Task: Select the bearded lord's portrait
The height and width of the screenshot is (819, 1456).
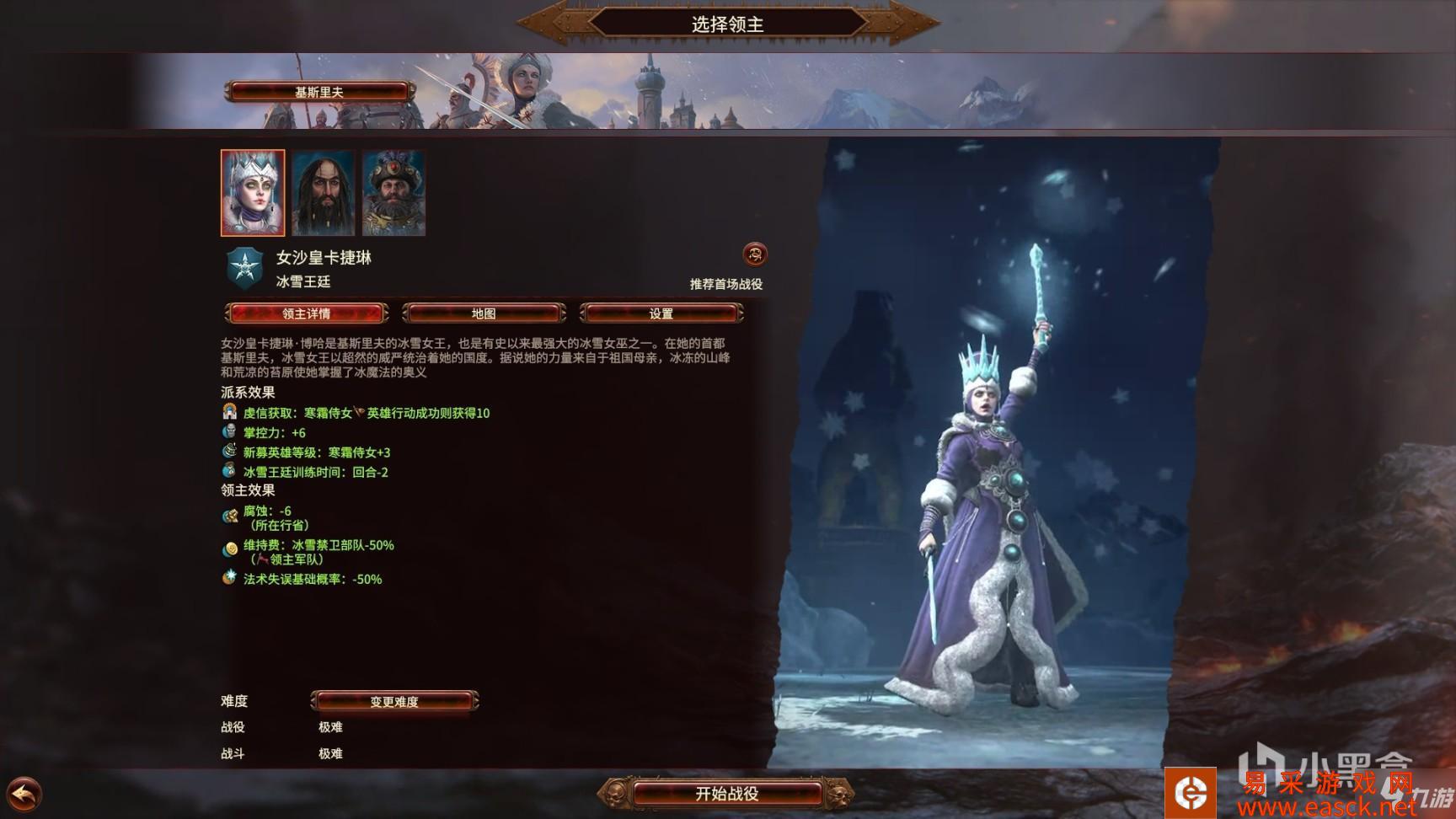Action: click(x=324, y=194)
